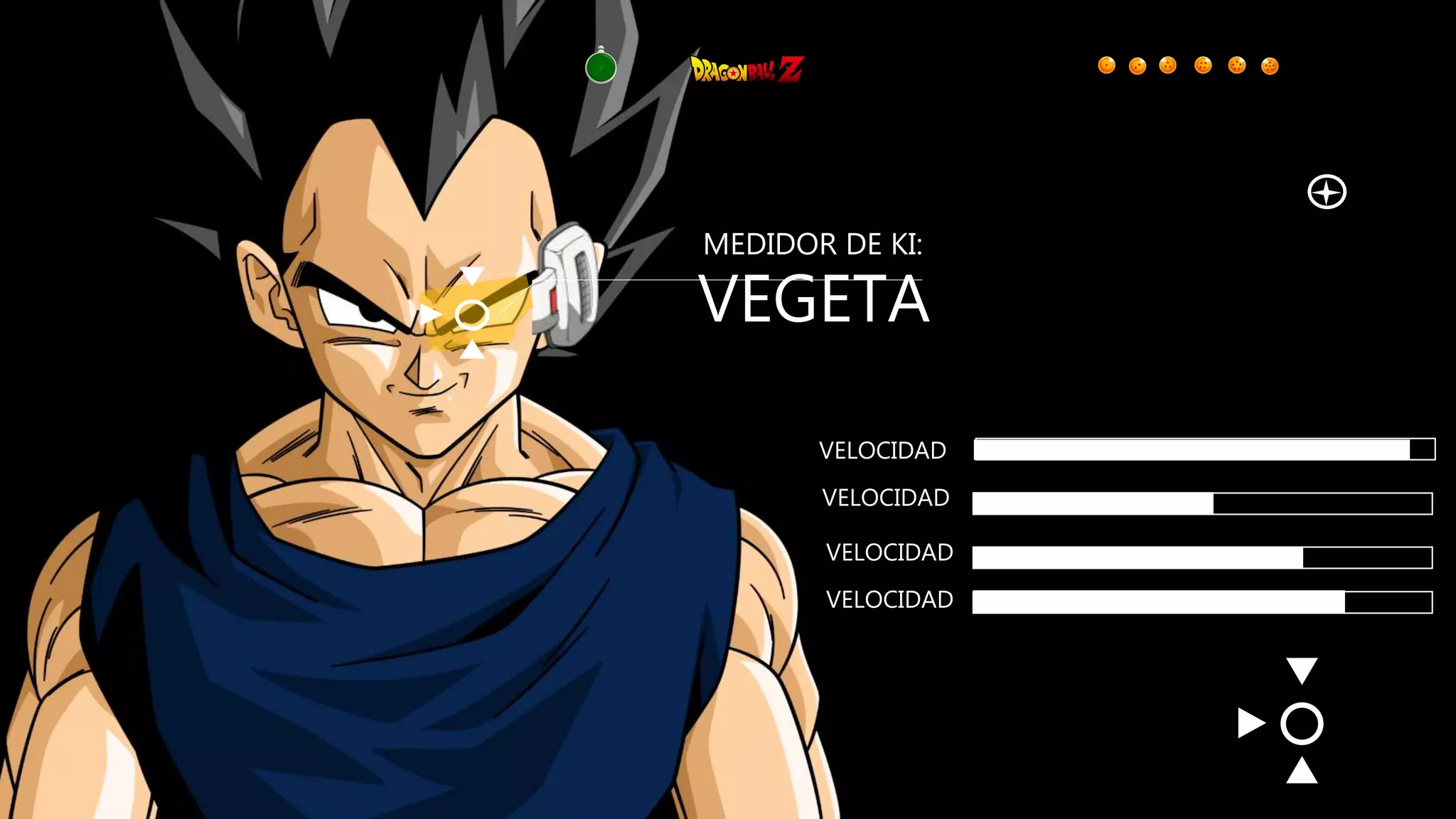The width and height of the screenshot is (1456, 819).
Task: Choose the five-star Dragon Ball
Action: (1237, 65)
